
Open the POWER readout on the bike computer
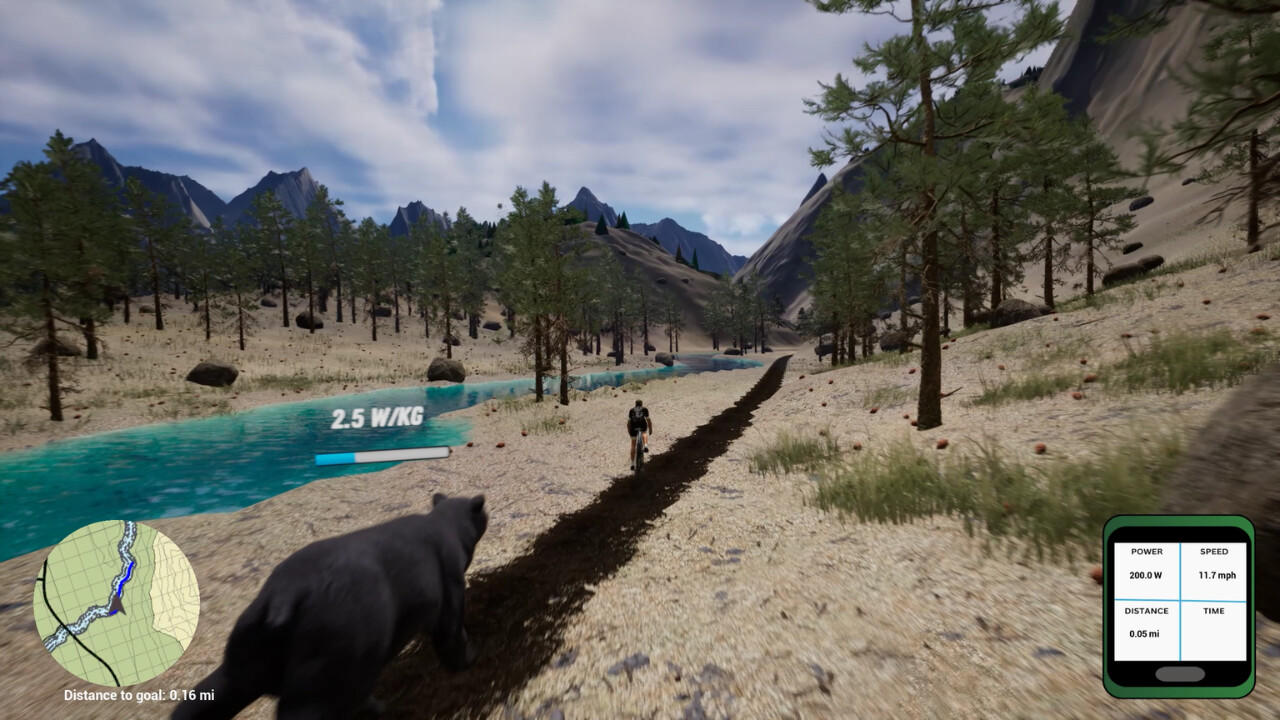coord(1147,565)
